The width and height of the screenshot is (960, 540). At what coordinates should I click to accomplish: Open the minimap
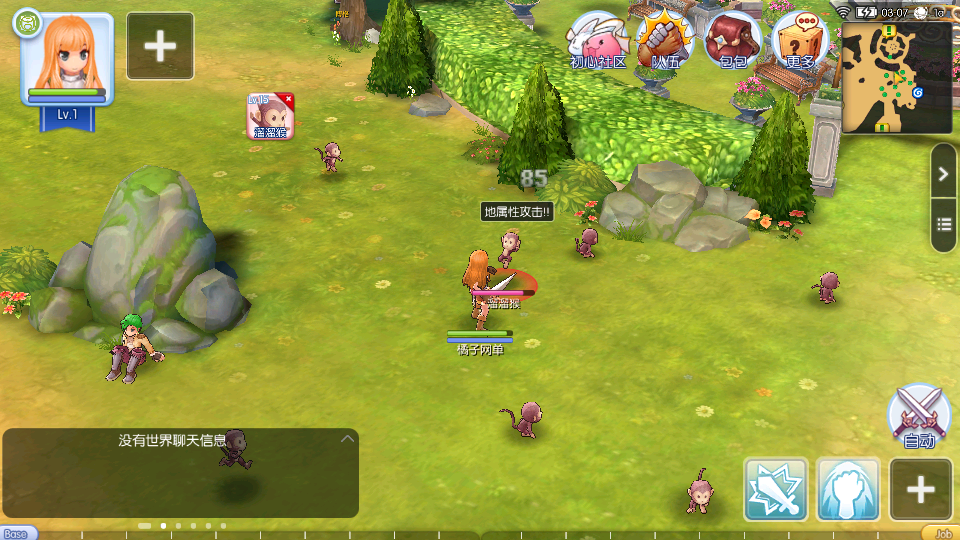pos(896,78)
